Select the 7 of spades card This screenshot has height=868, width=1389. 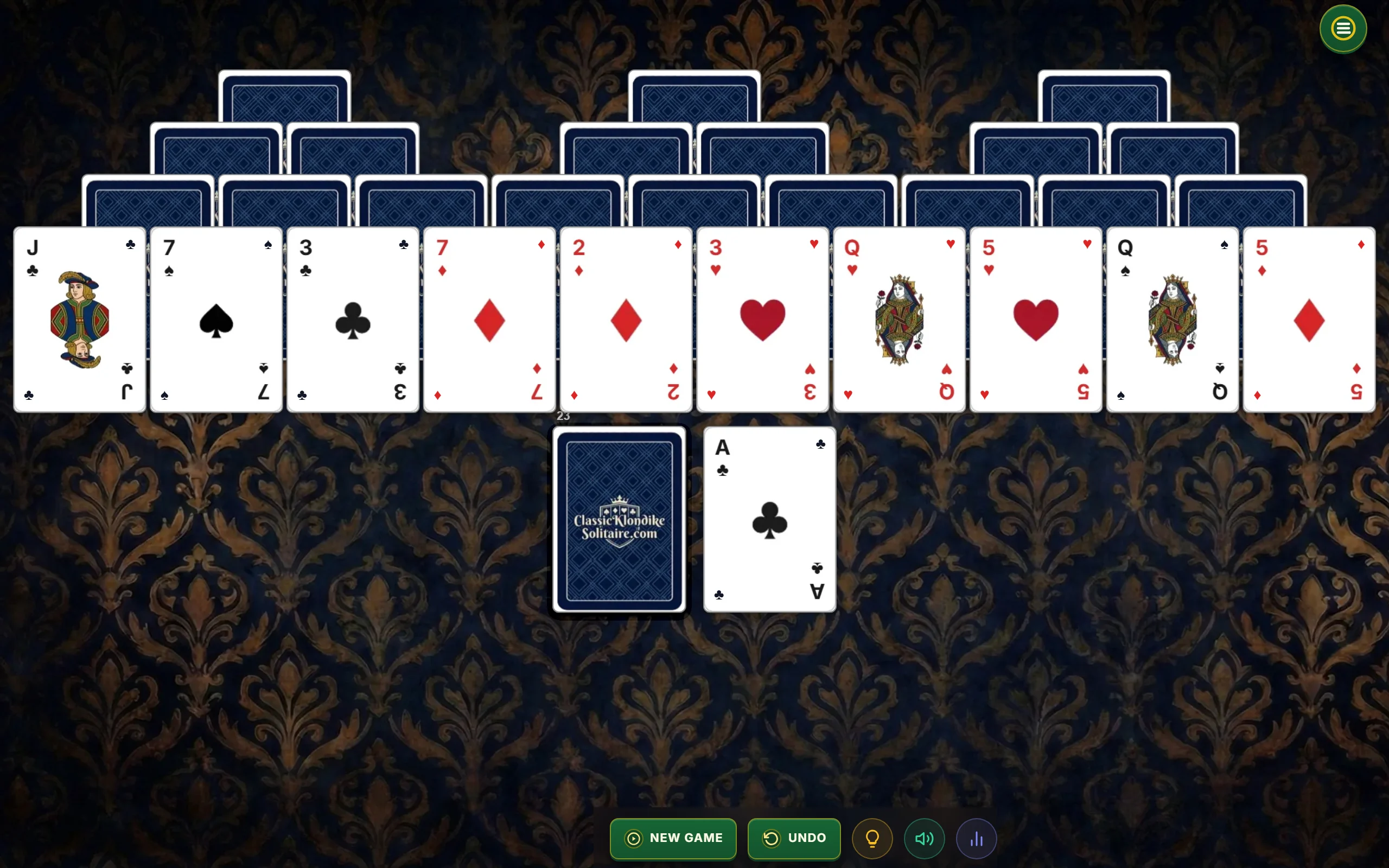(x=216, y=320)
